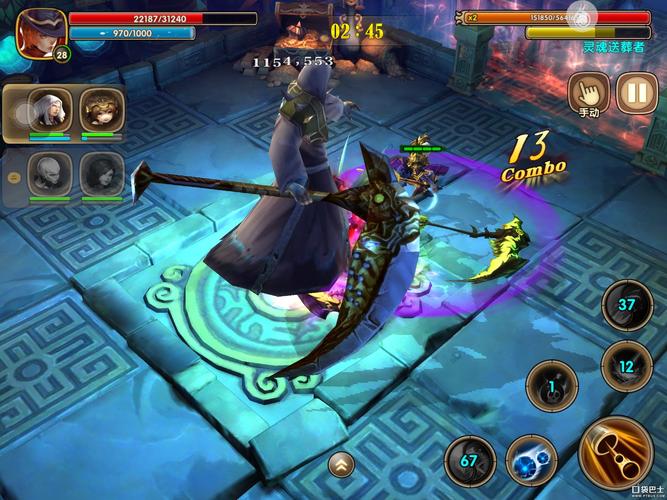Switch to the golden-crowned party member

101,110
